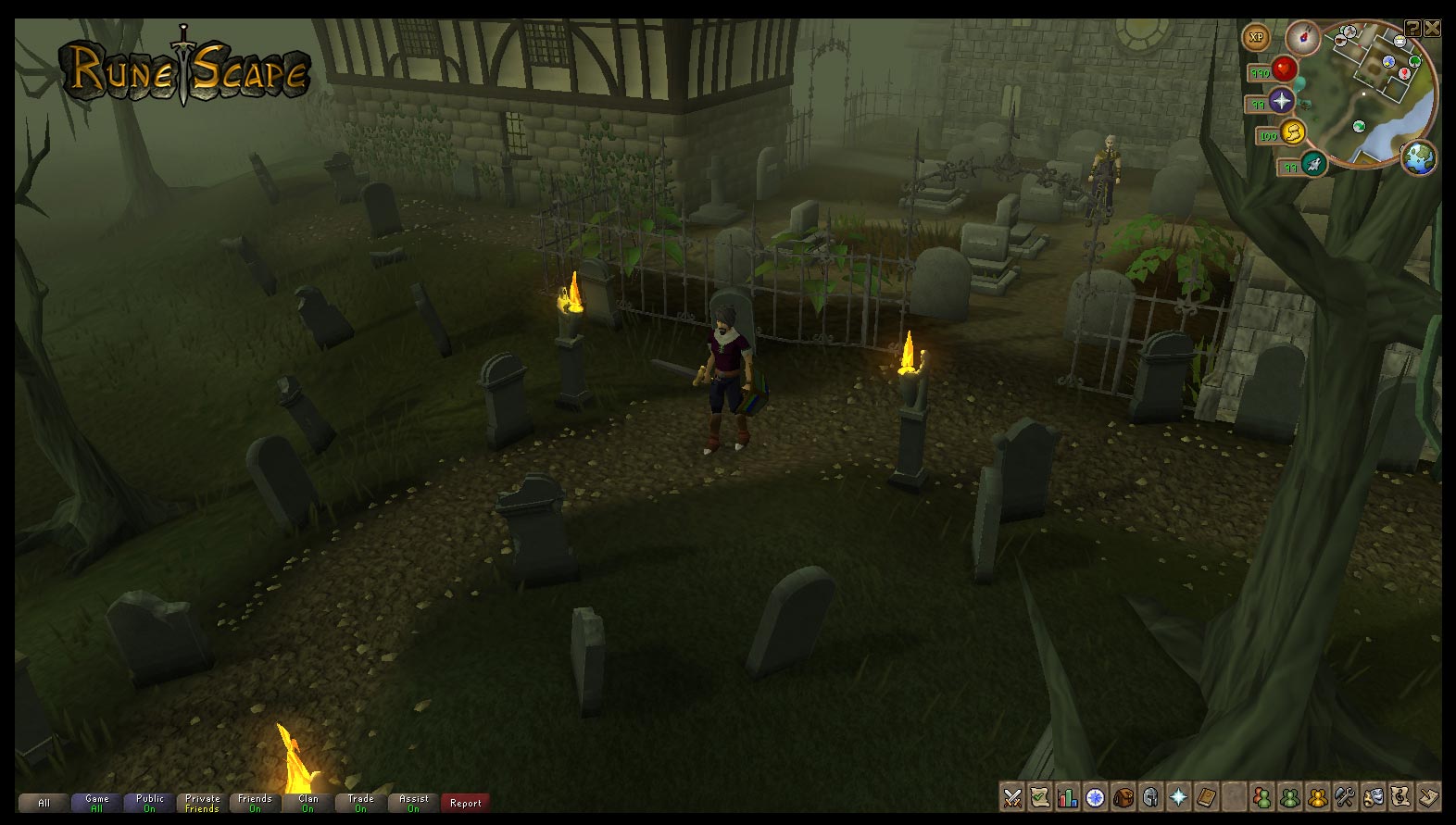
Task: Select the Game chat filter tab
Action: (96, 803)
